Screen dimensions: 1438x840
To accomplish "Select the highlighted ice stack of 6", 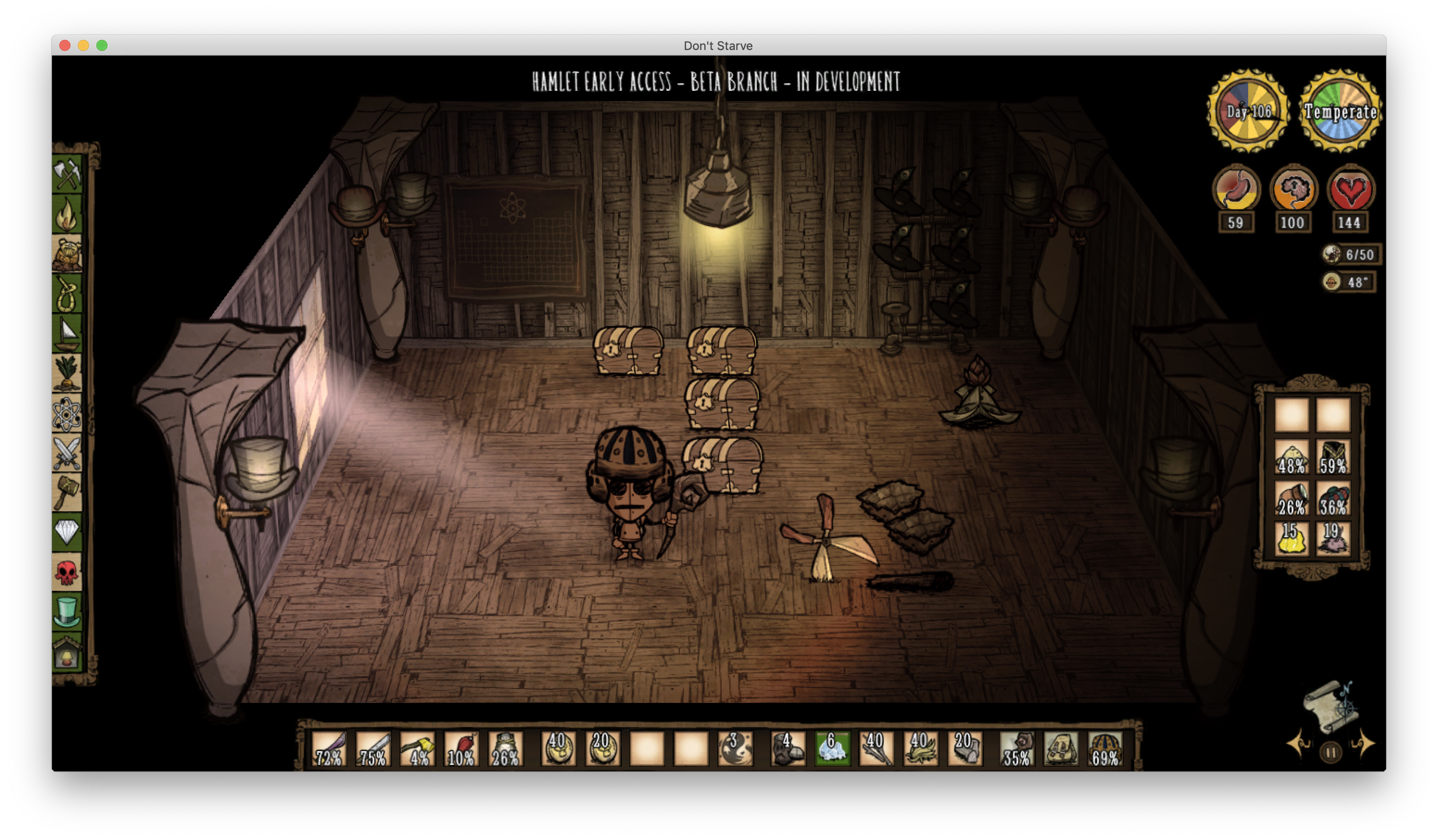I will tap(832, 749).
